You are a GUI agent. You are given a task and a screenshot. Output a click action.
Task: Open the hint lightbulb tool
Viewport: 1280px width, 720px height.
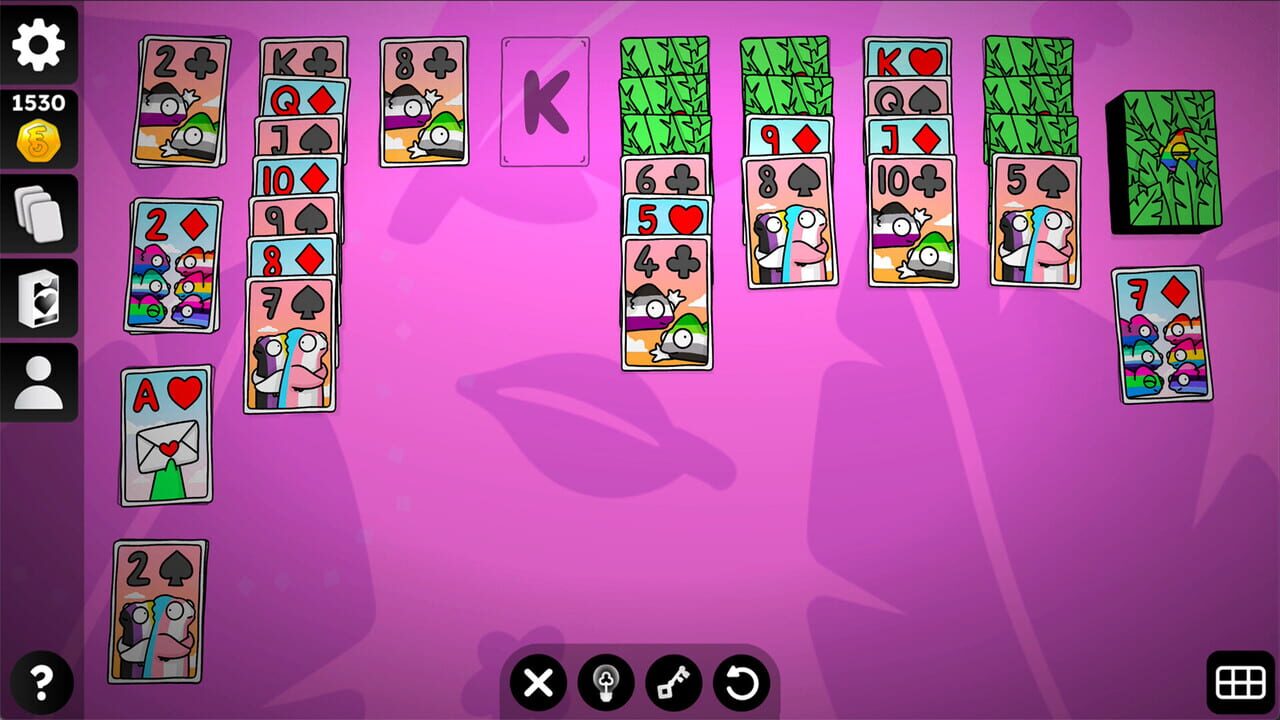tap(606, 684)
